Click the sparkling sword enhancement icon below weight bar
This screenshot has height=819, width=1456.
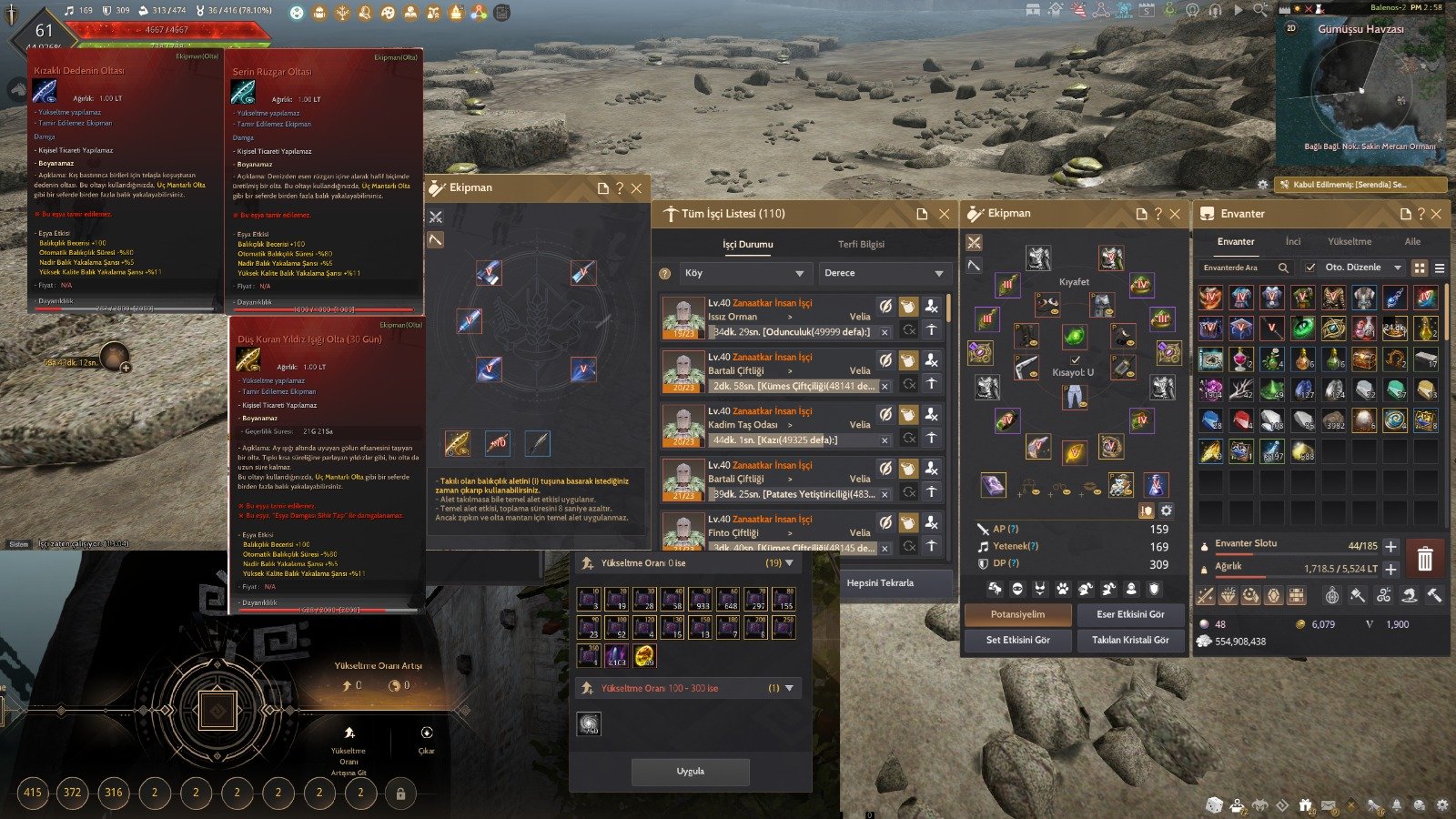(1204, 596)
